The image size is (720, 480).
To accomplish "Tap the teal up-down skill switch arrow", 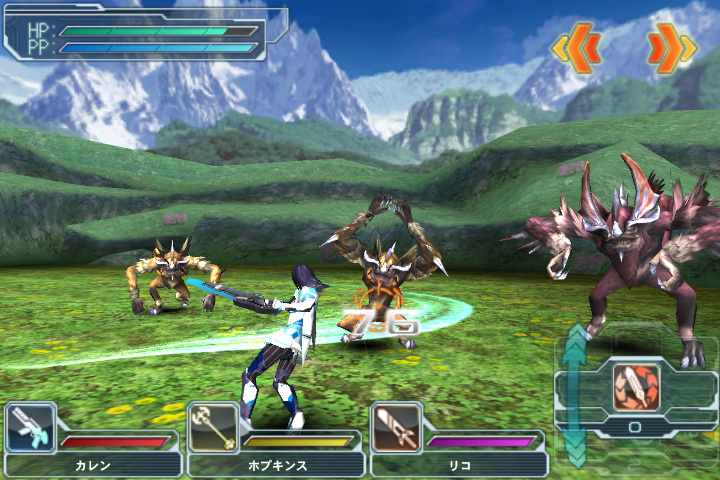I will 575,395.
